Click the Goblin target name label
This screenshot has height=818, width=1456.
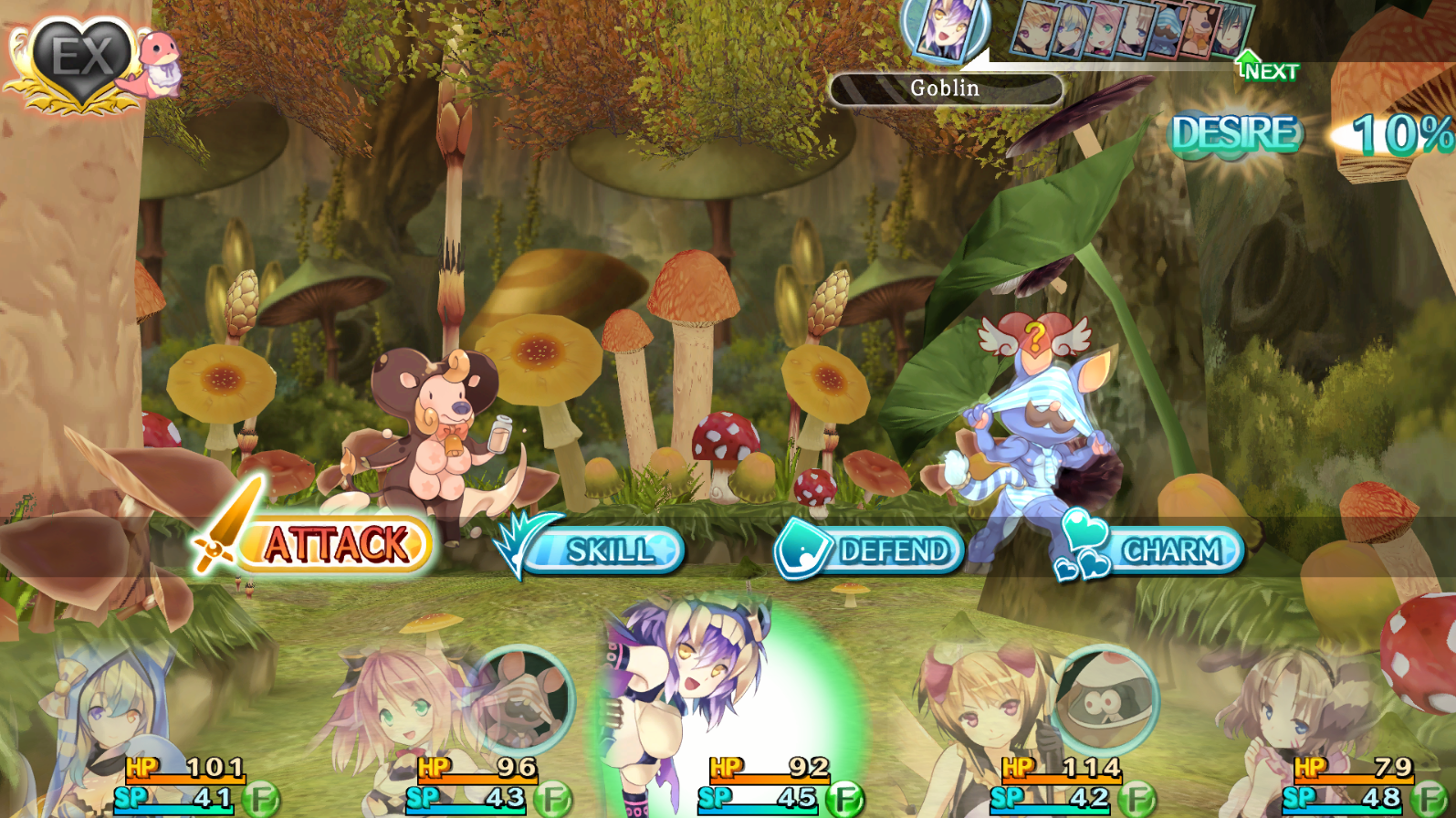(946, 89)
